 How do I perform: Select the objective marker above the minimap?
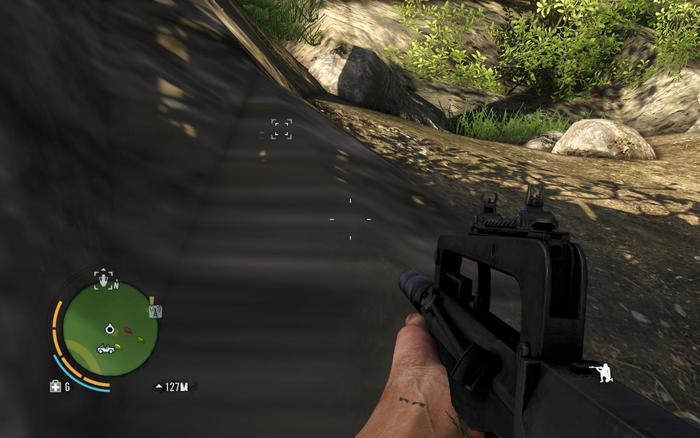(103, 277)
